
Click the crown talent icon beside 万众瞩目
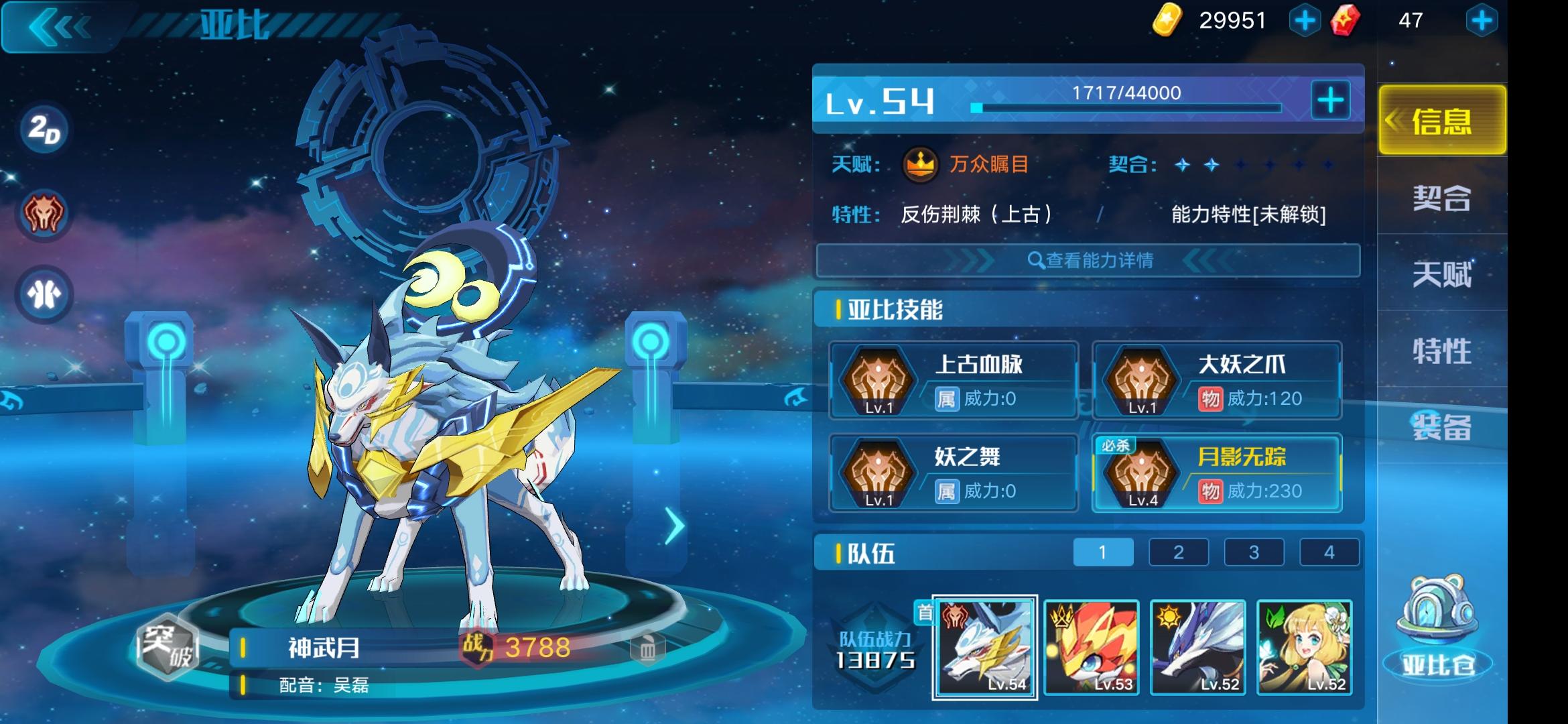coord(919,166)
